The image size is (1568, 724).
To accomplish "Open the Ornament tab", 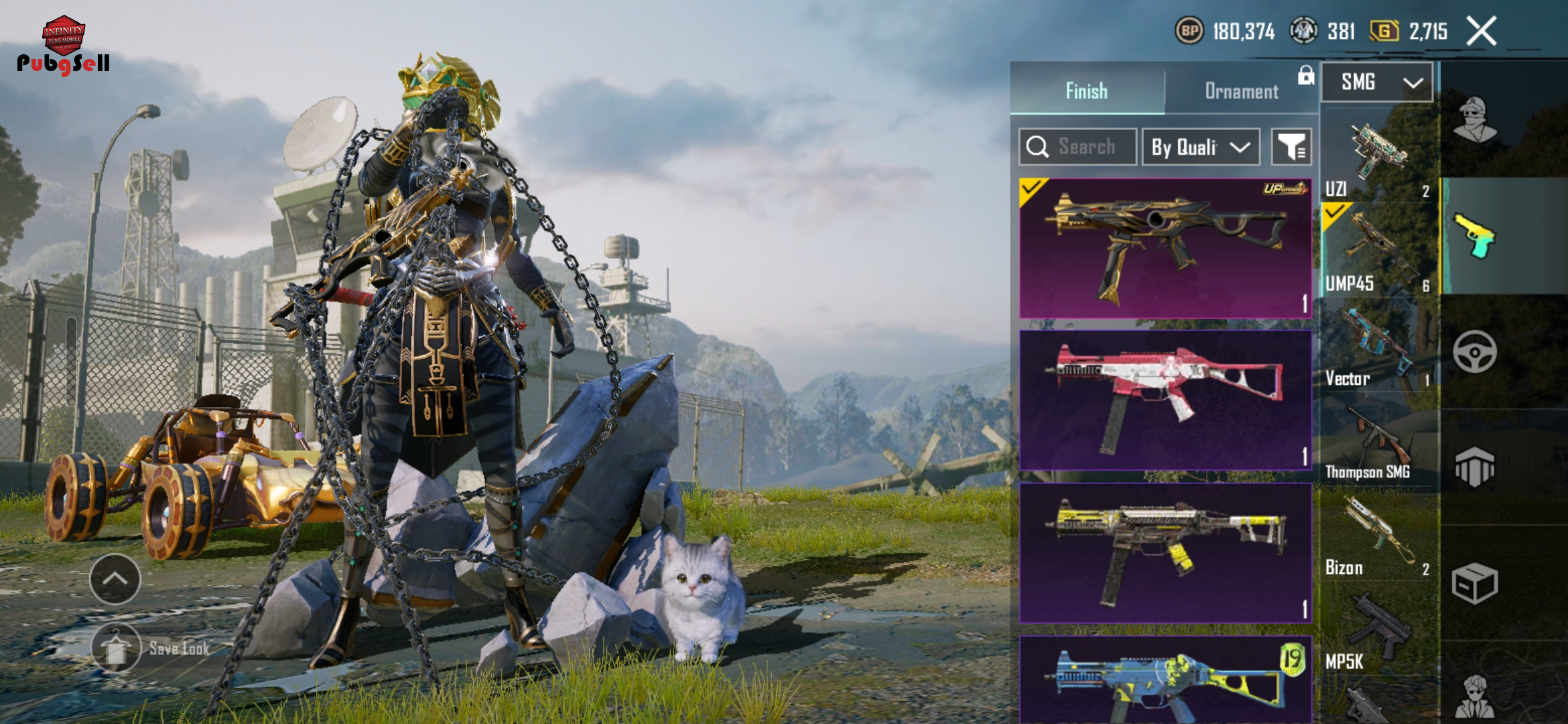I will [1241, 90].
